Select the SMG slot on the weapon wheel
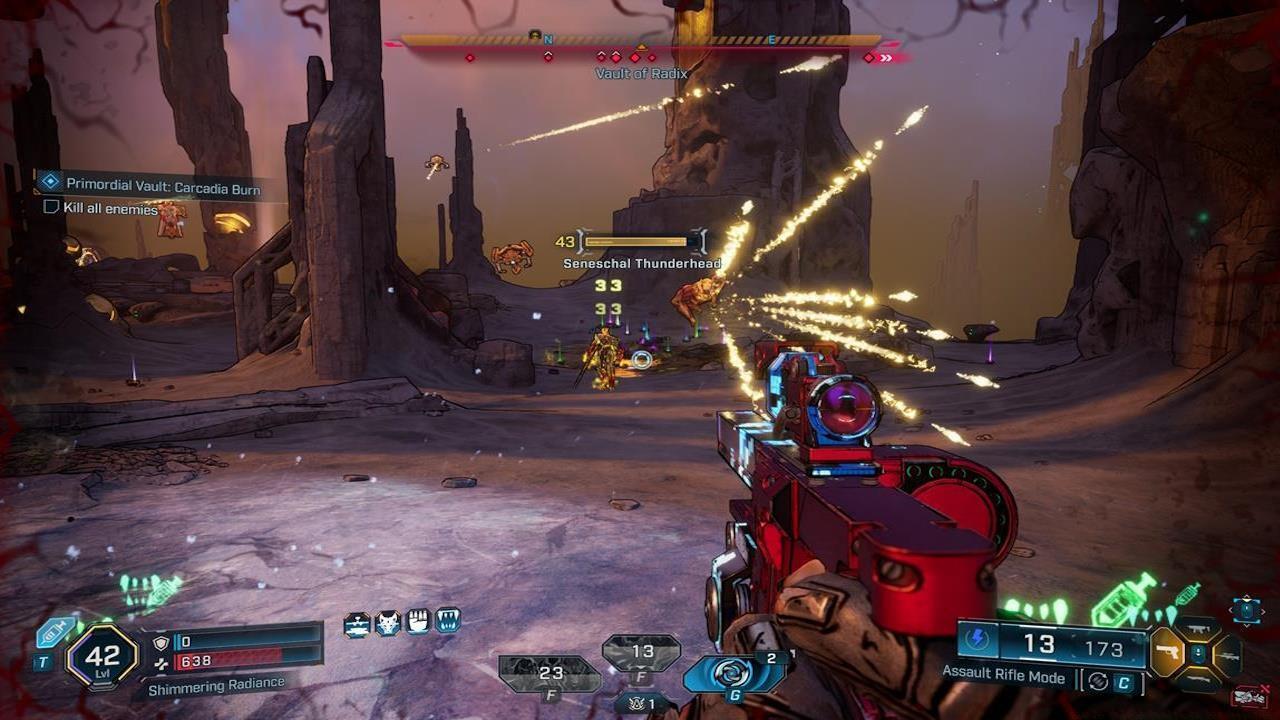 (x=1198, y=628)
